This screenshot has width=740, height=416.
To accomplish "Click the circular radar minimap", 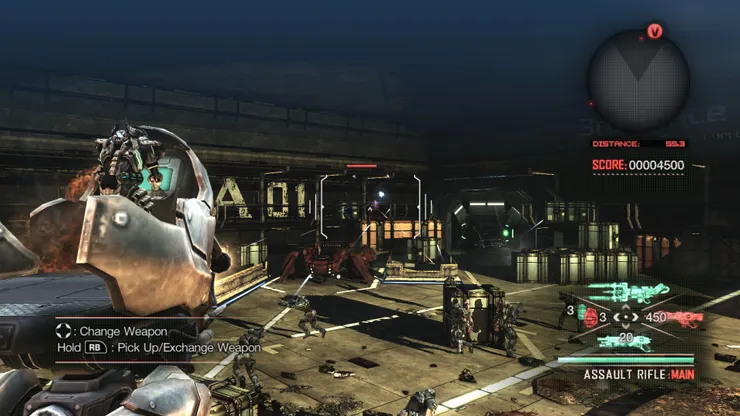I will [637, 80].
